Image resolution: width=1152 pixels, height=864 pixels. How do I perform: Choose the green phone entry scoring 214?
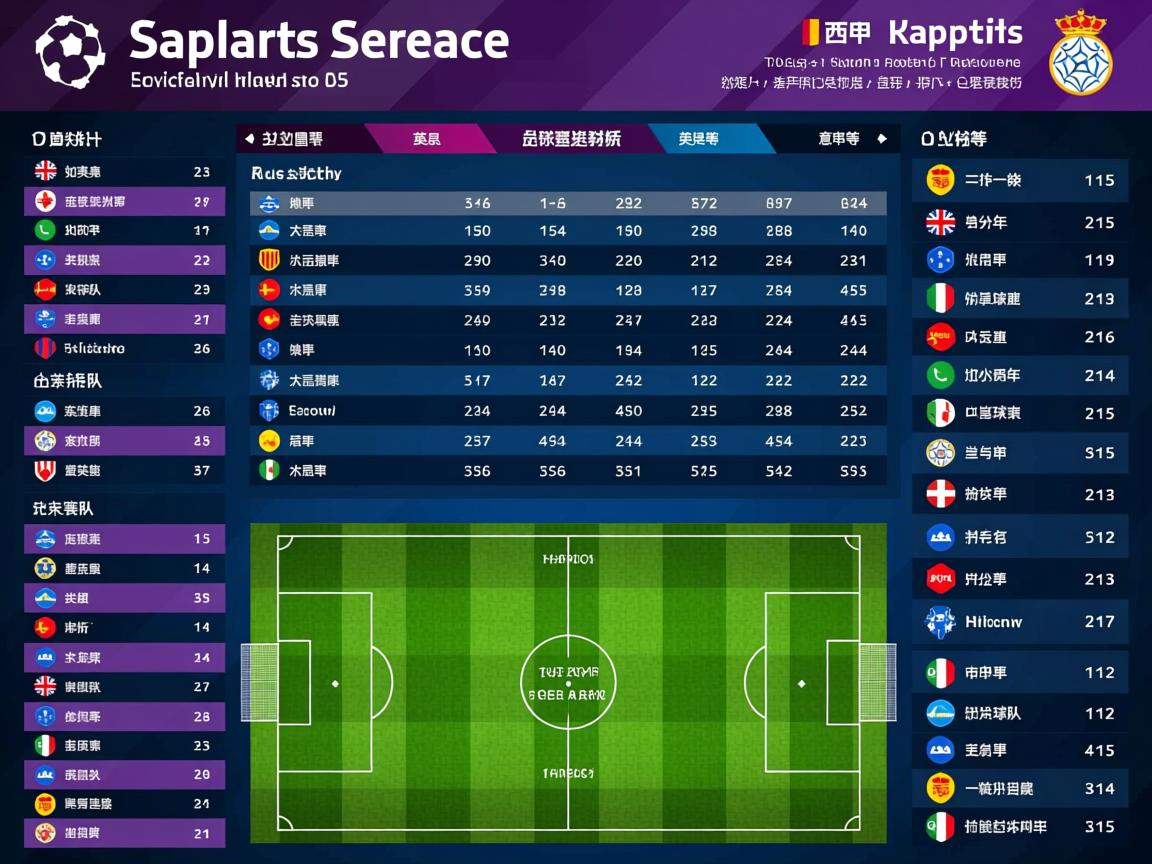pos(1020,376)
